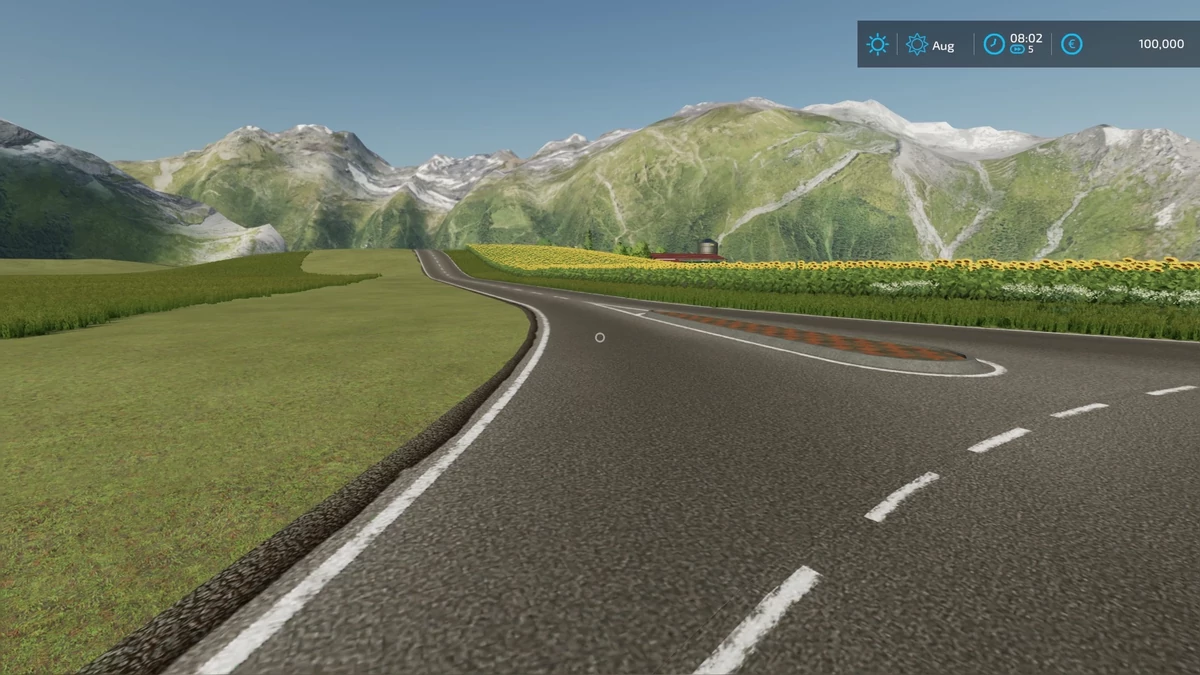
Task: Click the euro money icon
Action: [1071, 44]
